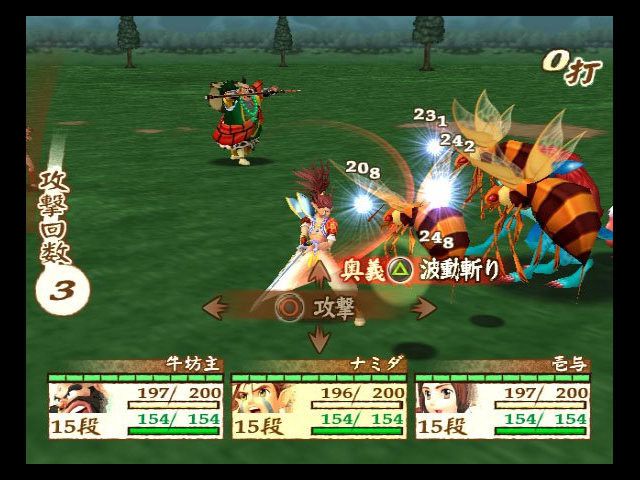Select the ナミダ party member panel

click(318, 404)
